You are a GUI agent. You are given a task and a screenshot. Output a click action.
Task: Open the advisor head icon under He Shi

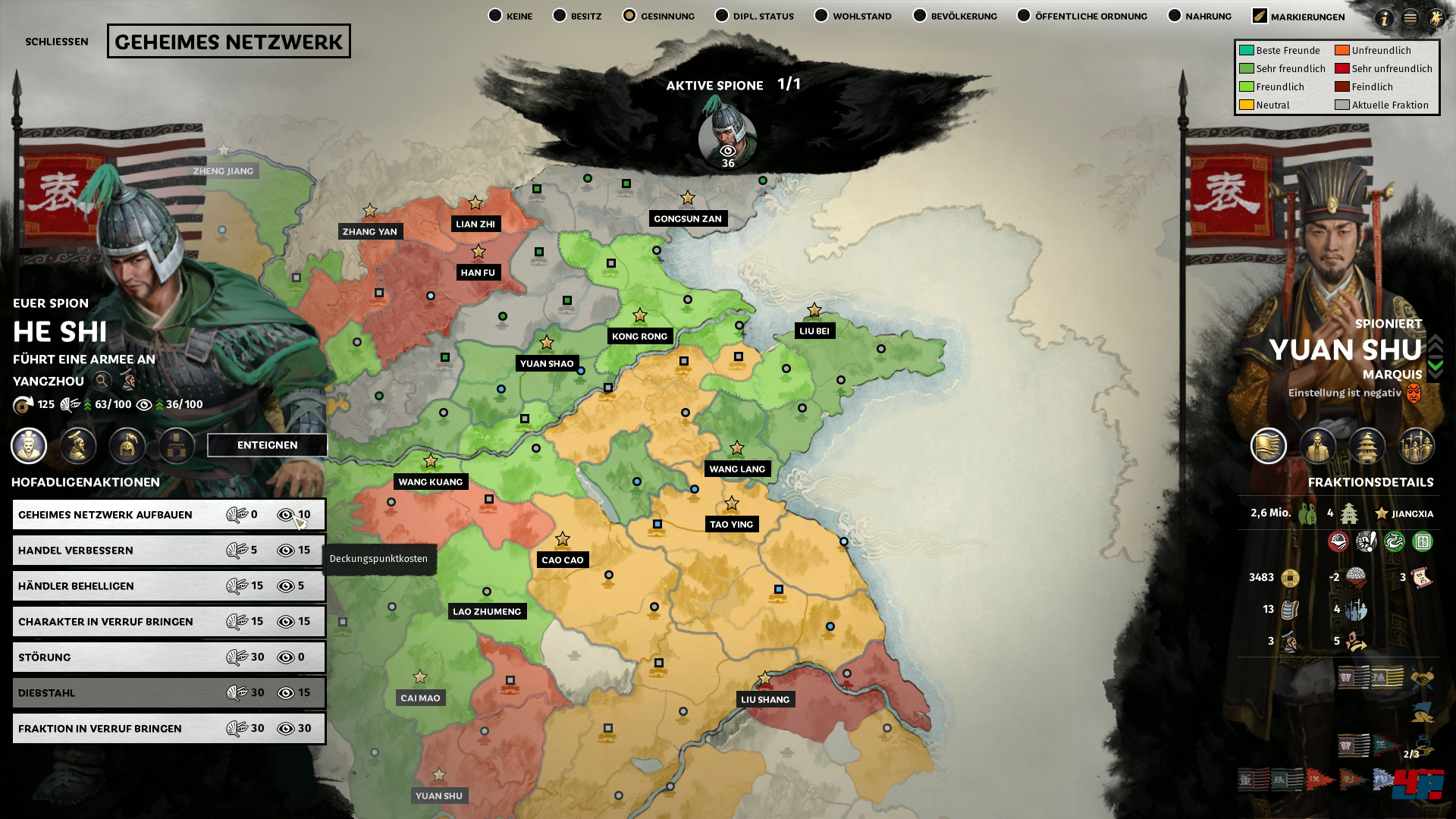(x=78, y=447)
